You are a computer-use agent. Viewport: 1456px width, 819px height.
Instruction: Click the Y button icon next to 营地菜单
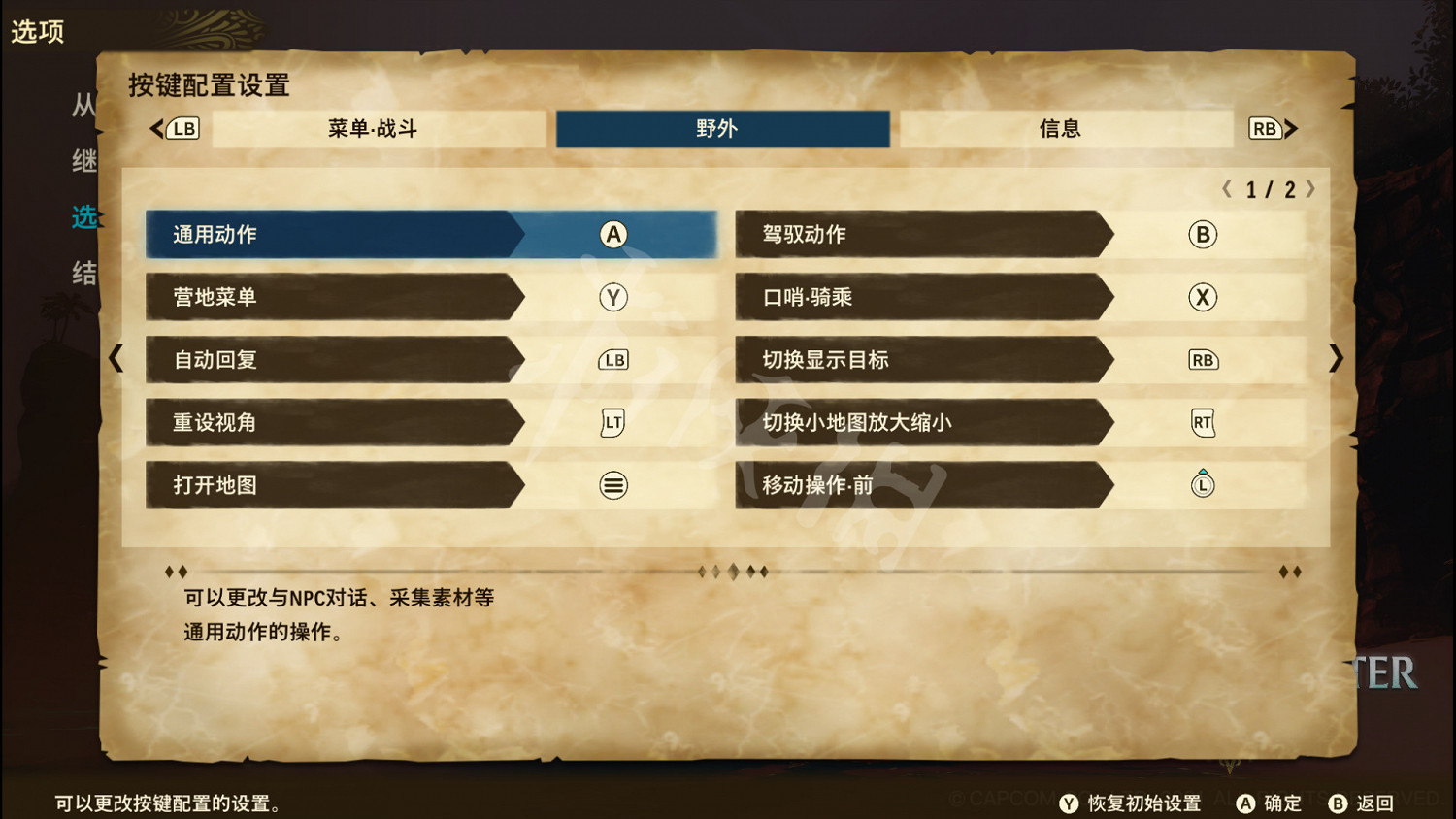(x=612, y=297)
